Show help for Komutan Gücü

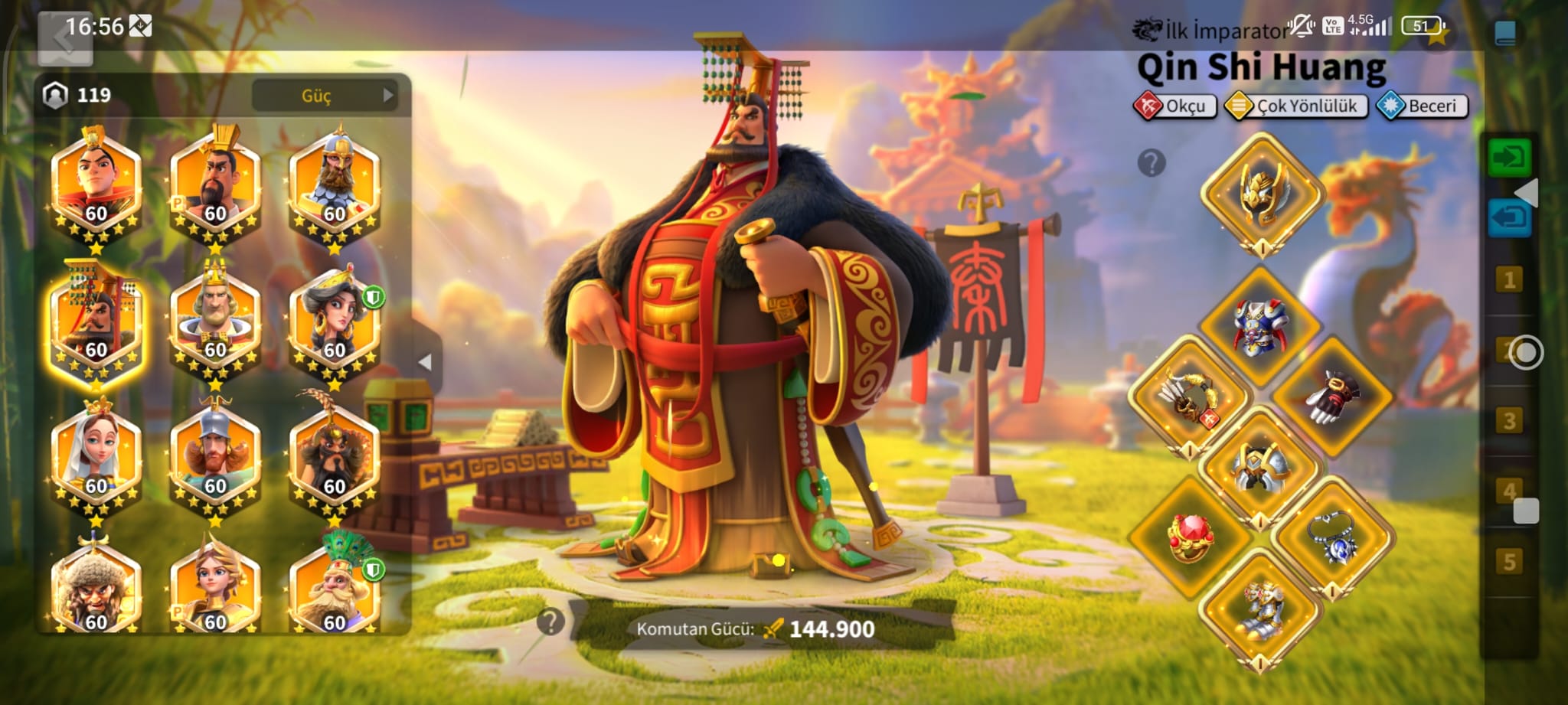(x=550, y=622)
